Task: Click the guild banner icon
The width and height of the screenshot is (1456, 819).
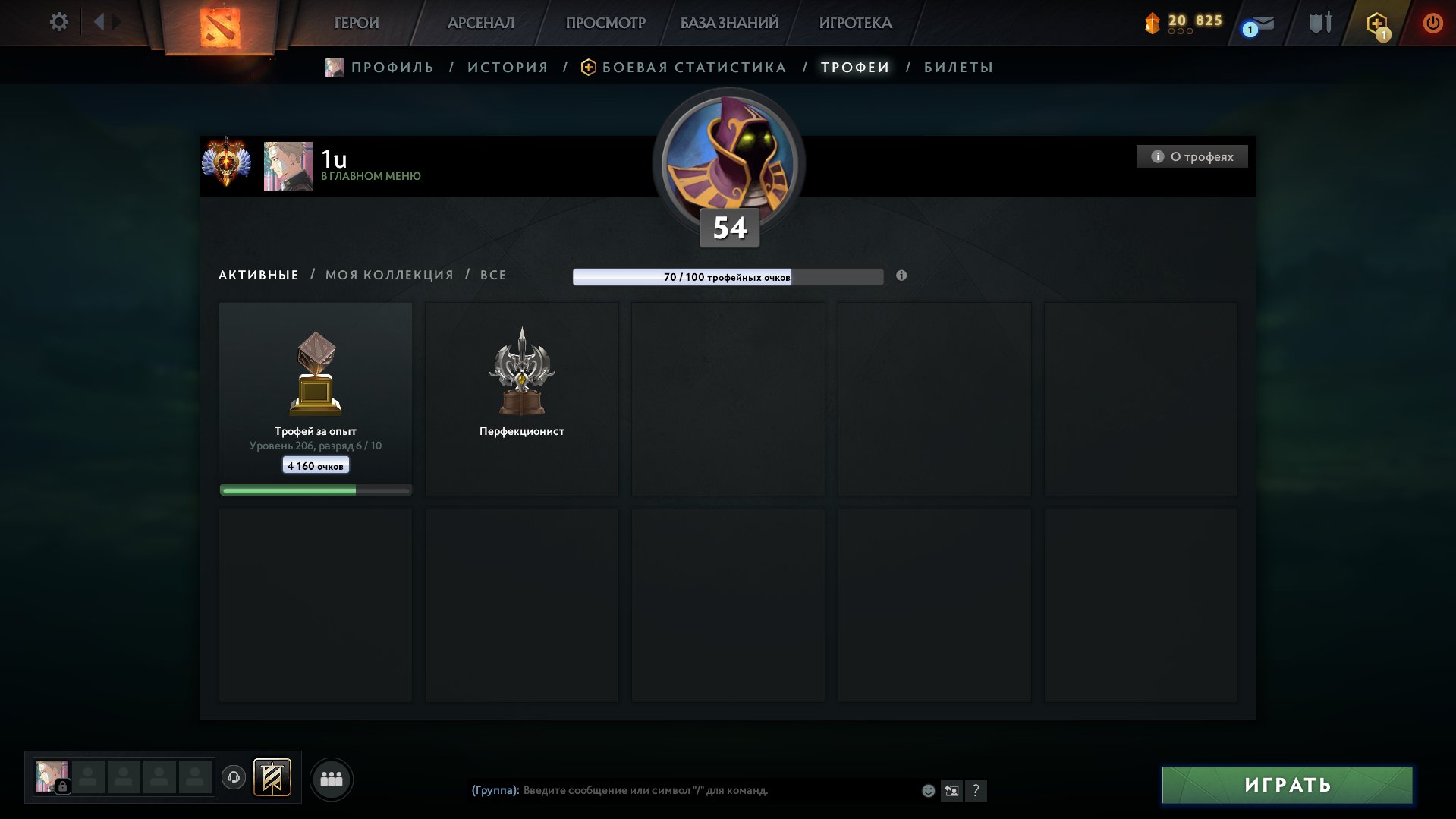Action: (273, 778)
